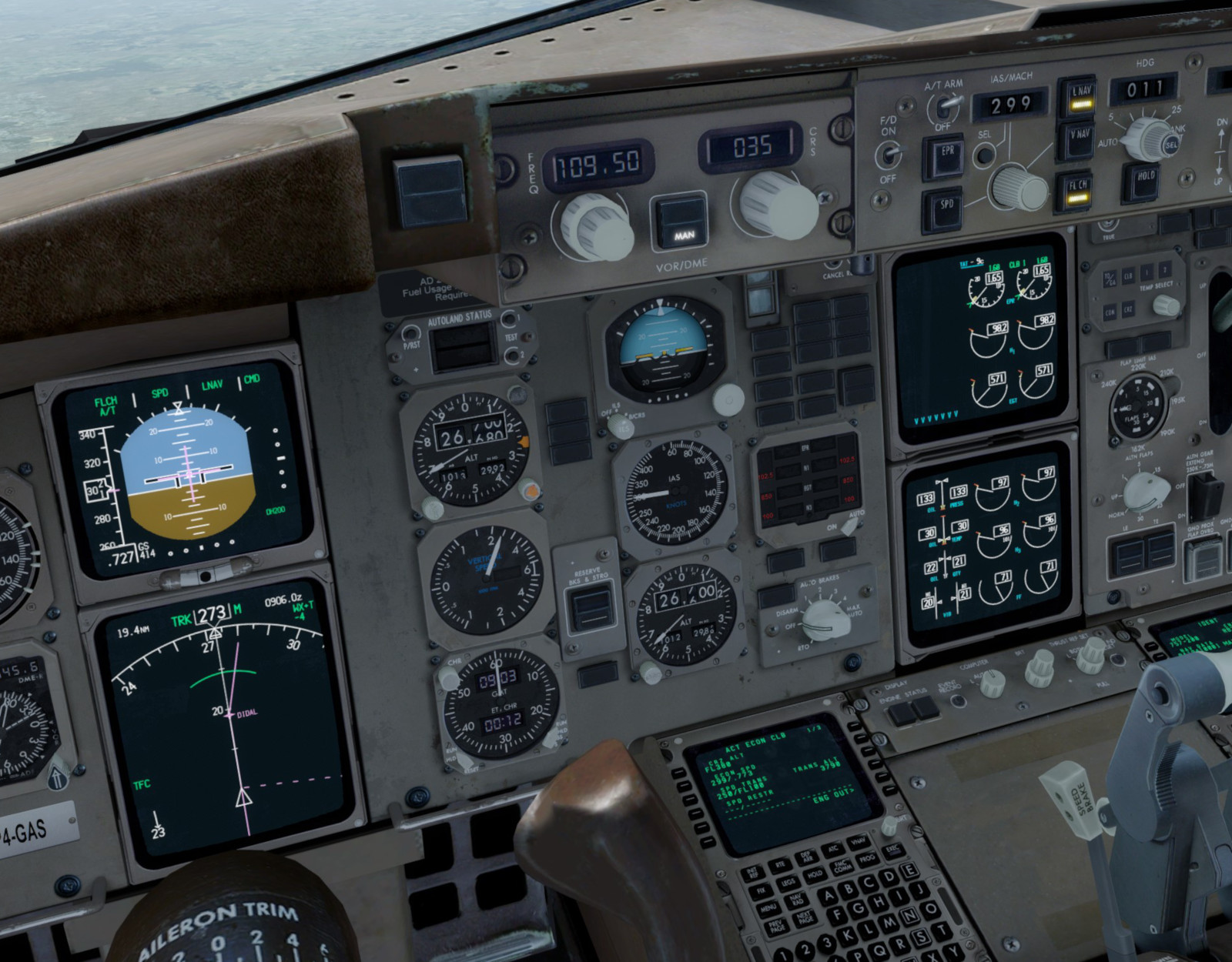Click the IAS/MACH SEL button
This screenshot has height=962, width=1232.
pos(984,155)
